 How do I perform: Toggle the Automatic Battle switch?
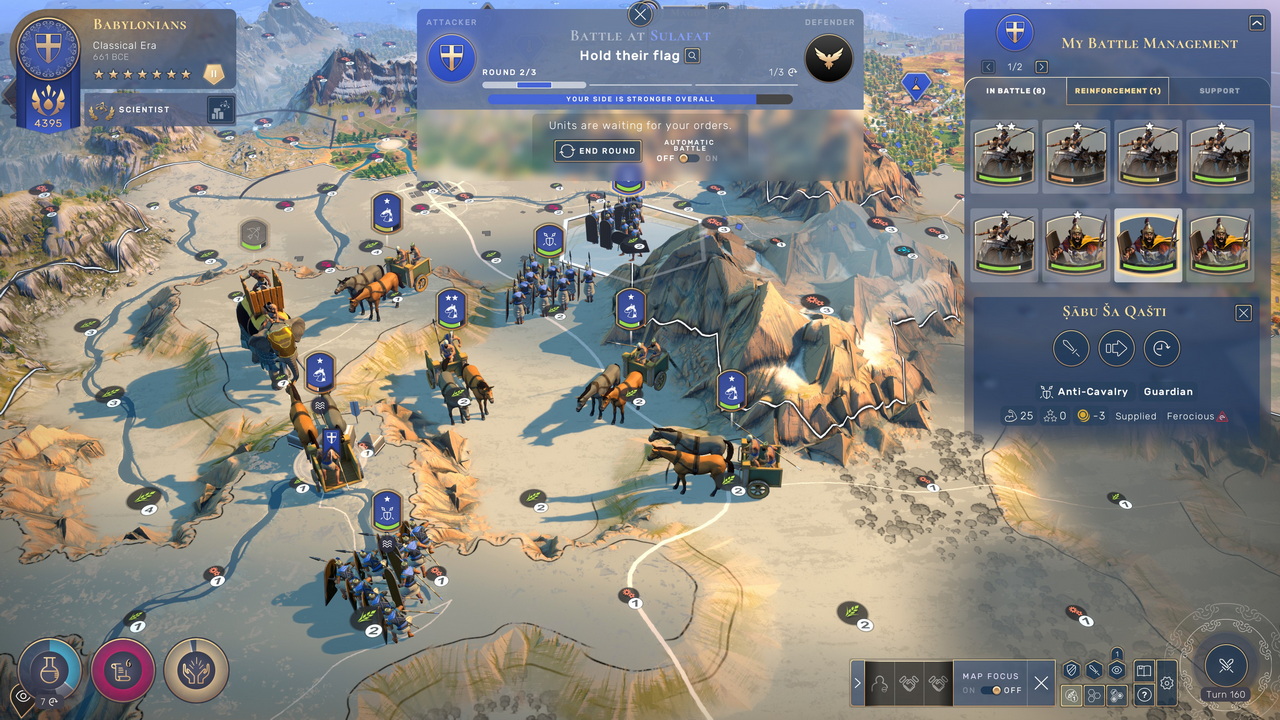tap(688, 158)
